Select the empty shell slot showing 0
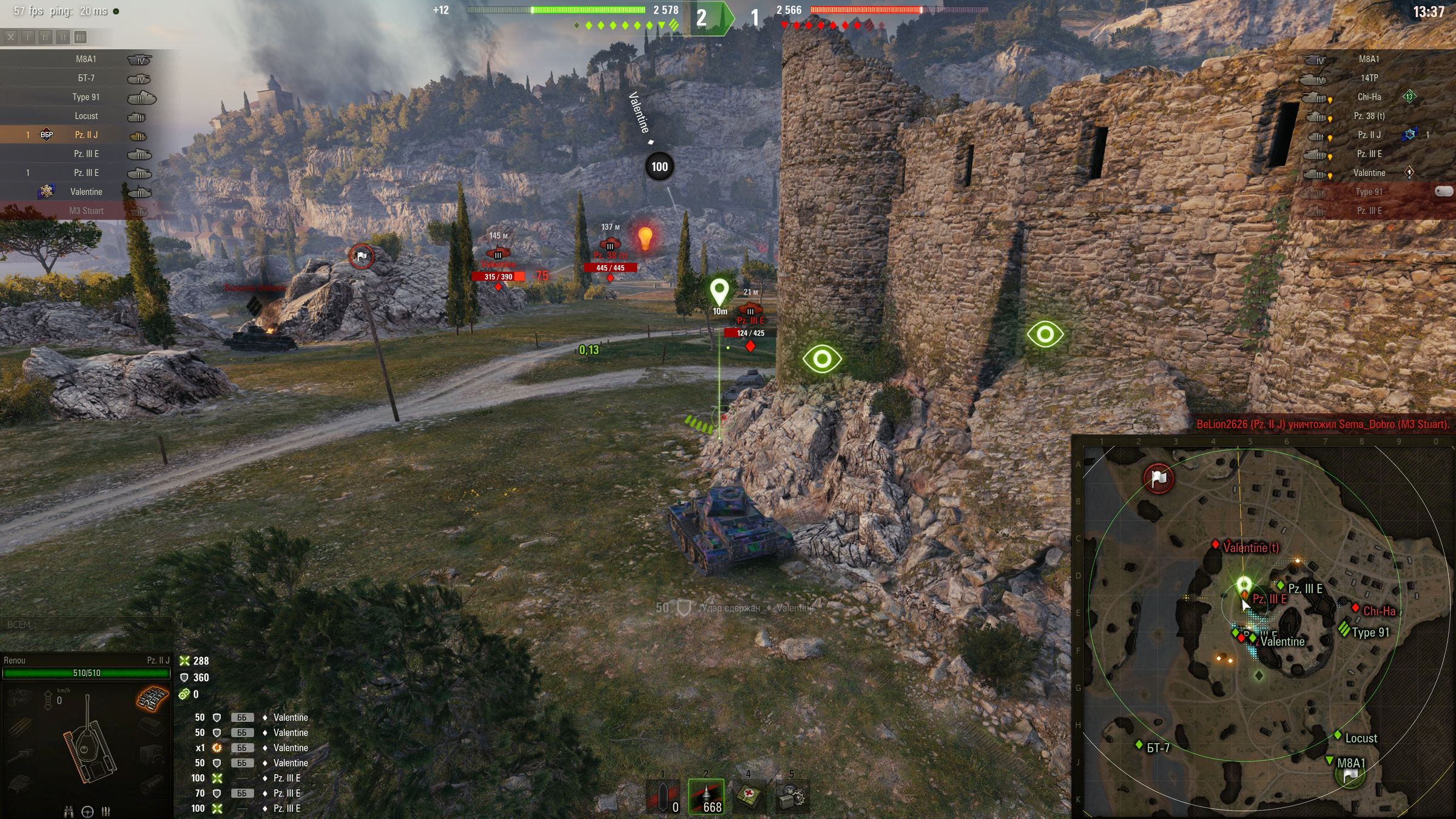This screenshot has height=819, width=1456. pyautogui.click(x=662, y=796)
